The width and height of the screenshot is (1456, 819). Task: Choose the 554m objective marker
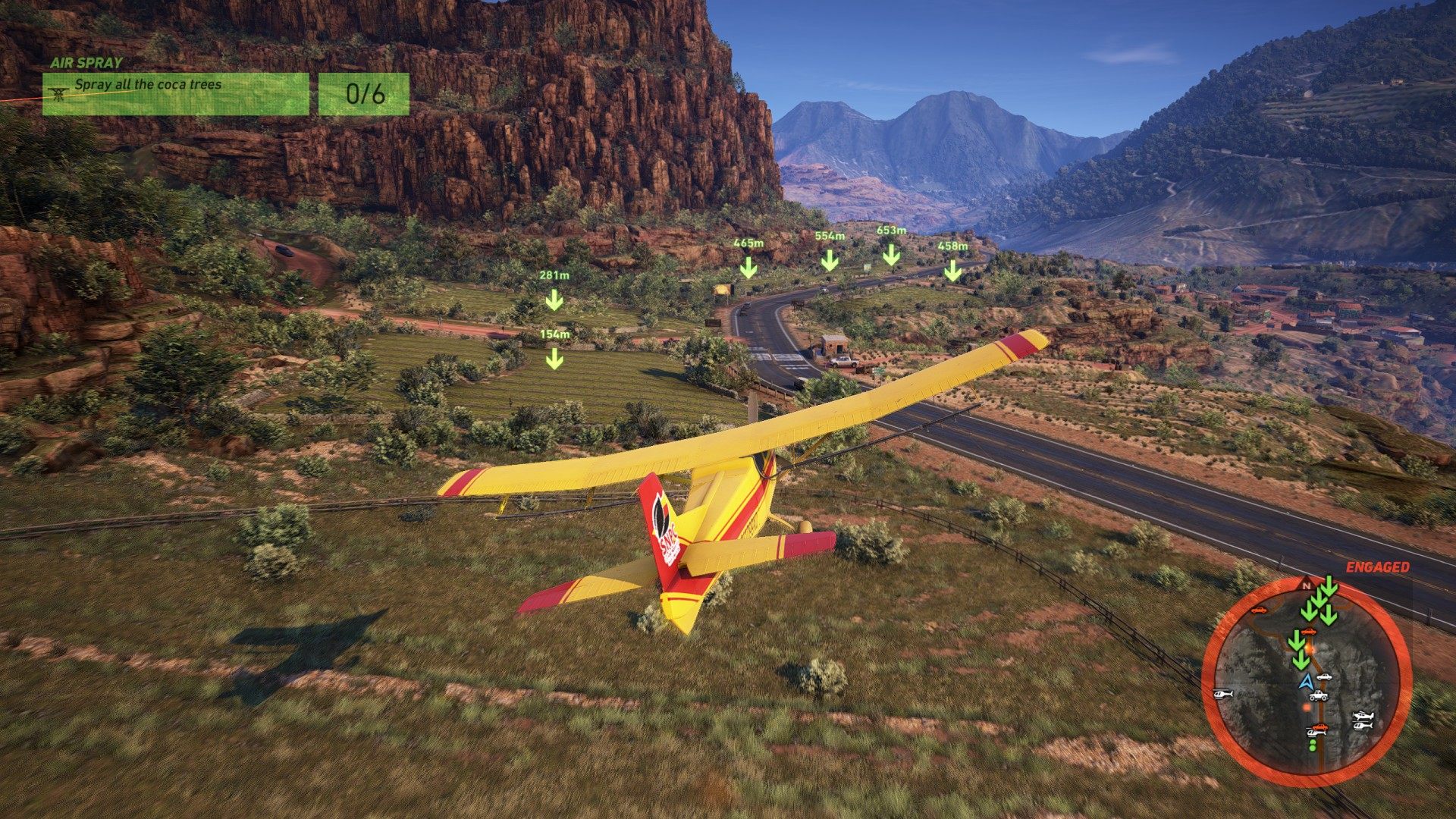830,260
